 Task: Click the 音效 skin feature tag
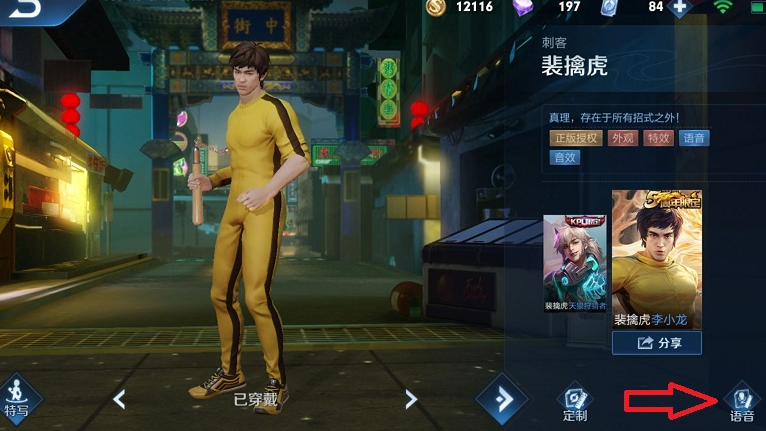tap(564, 157)
